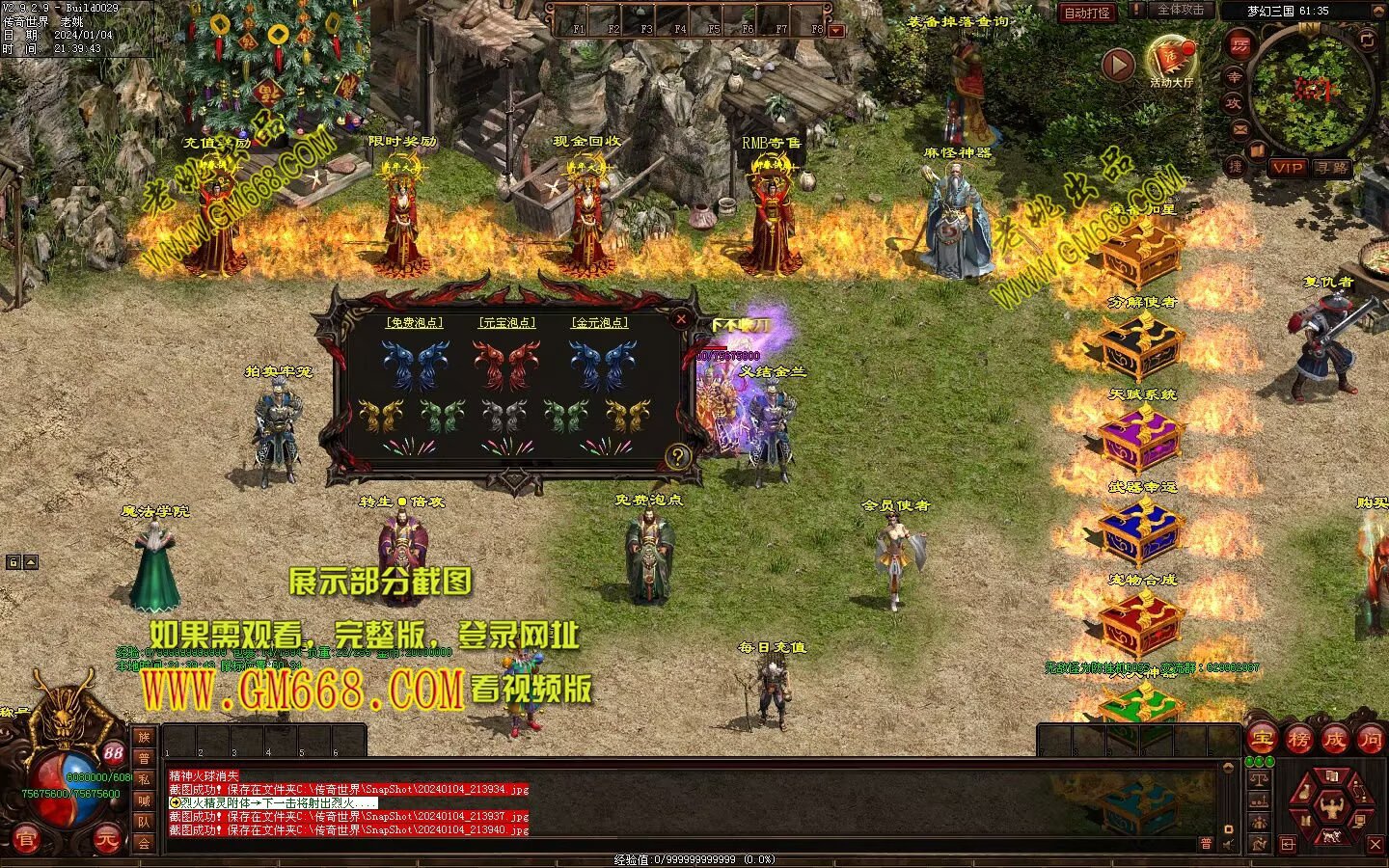Open the mail envelope icon by minimap
The height and width of the screenshot is (868, 1389).
pyautogui.click(x=1239, y=129)
